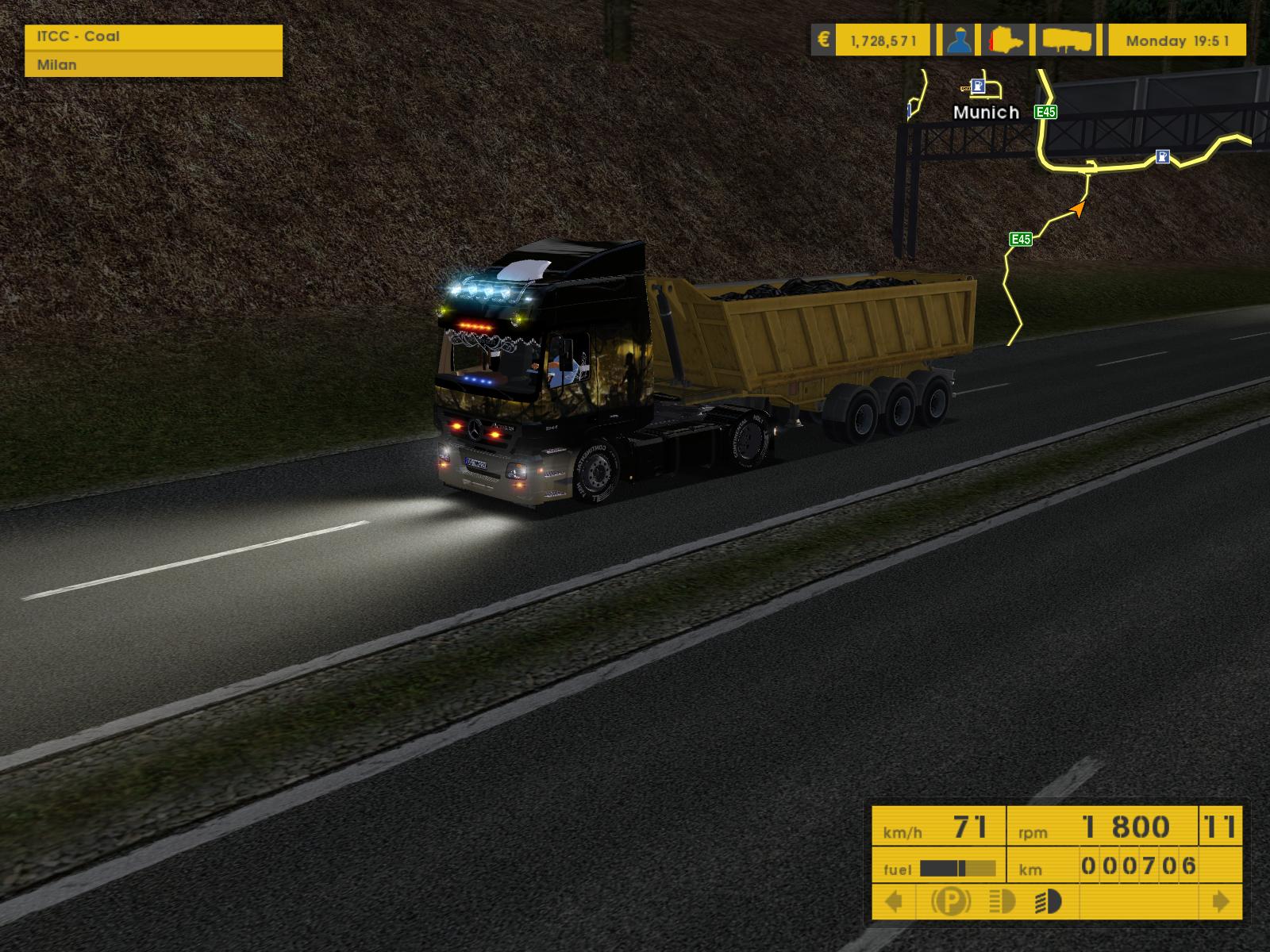This screenshot has height=952, width=1270.
Task: Toggle the low beam headlight icon
Action: (1049, 902)
